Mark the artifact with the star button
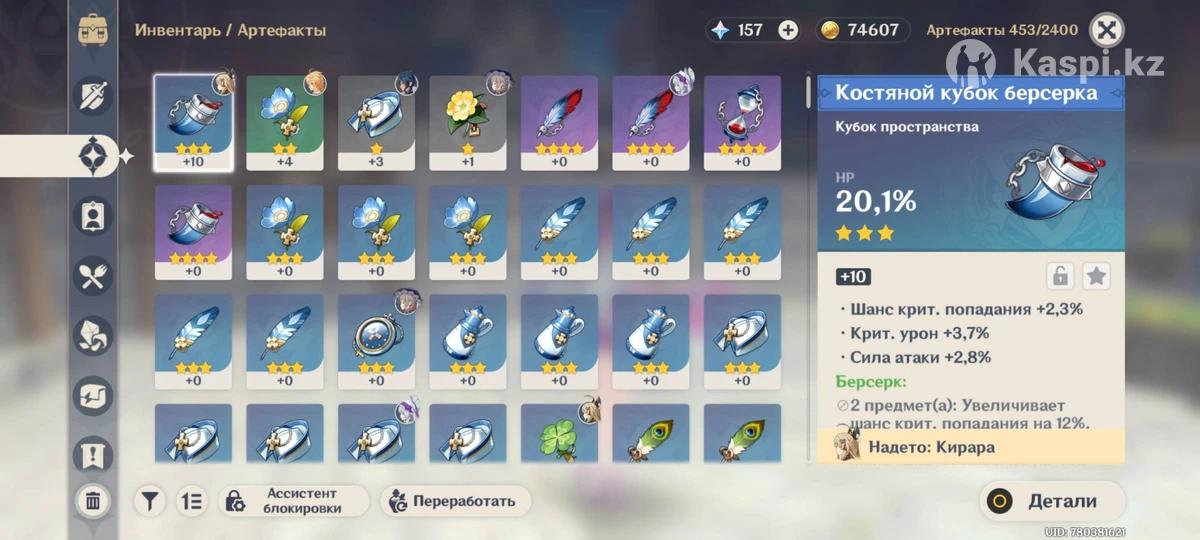 coord(1097,276)
